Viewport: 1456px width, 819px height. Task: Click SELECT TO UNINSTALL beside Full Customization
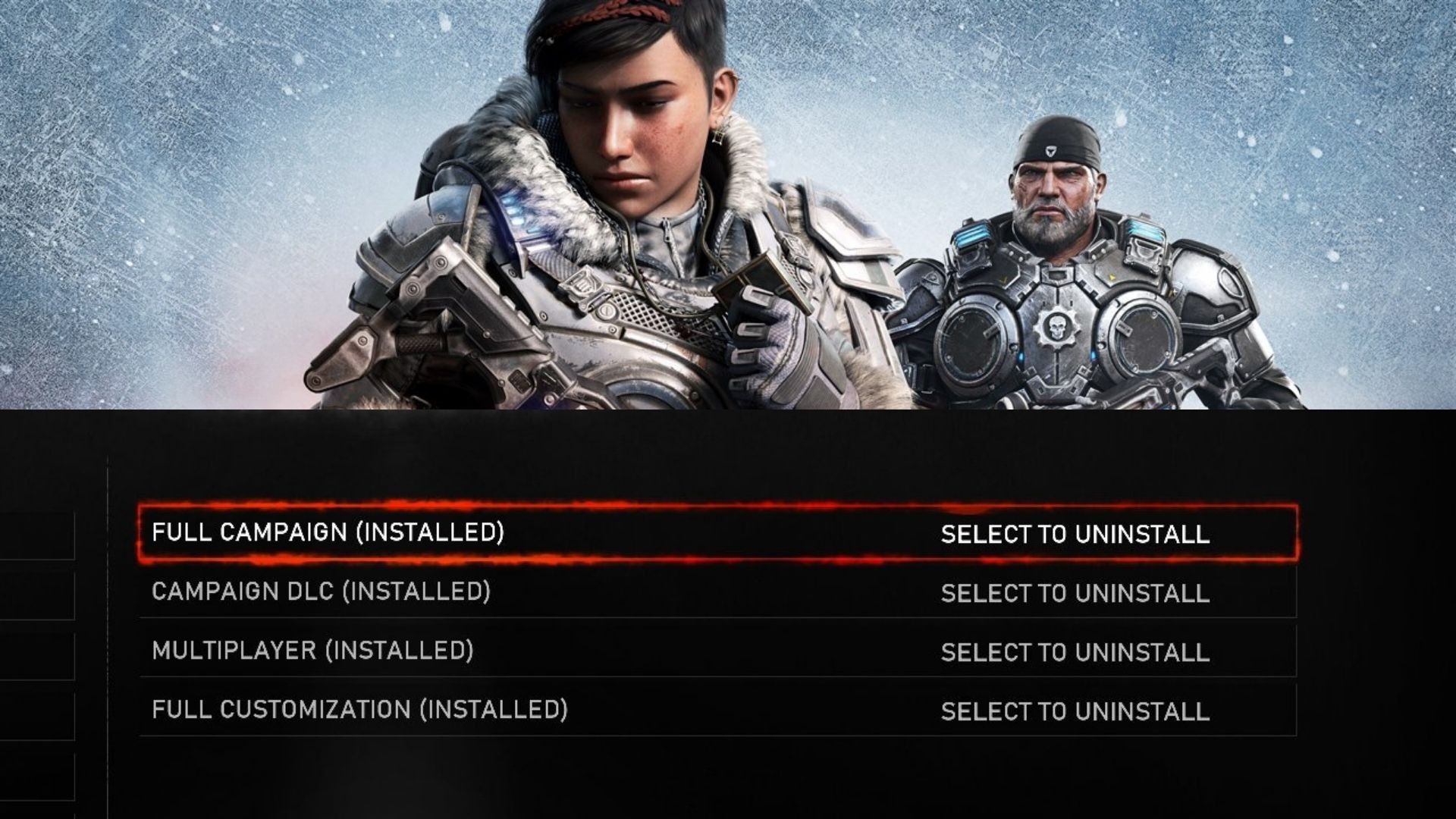1075,711
